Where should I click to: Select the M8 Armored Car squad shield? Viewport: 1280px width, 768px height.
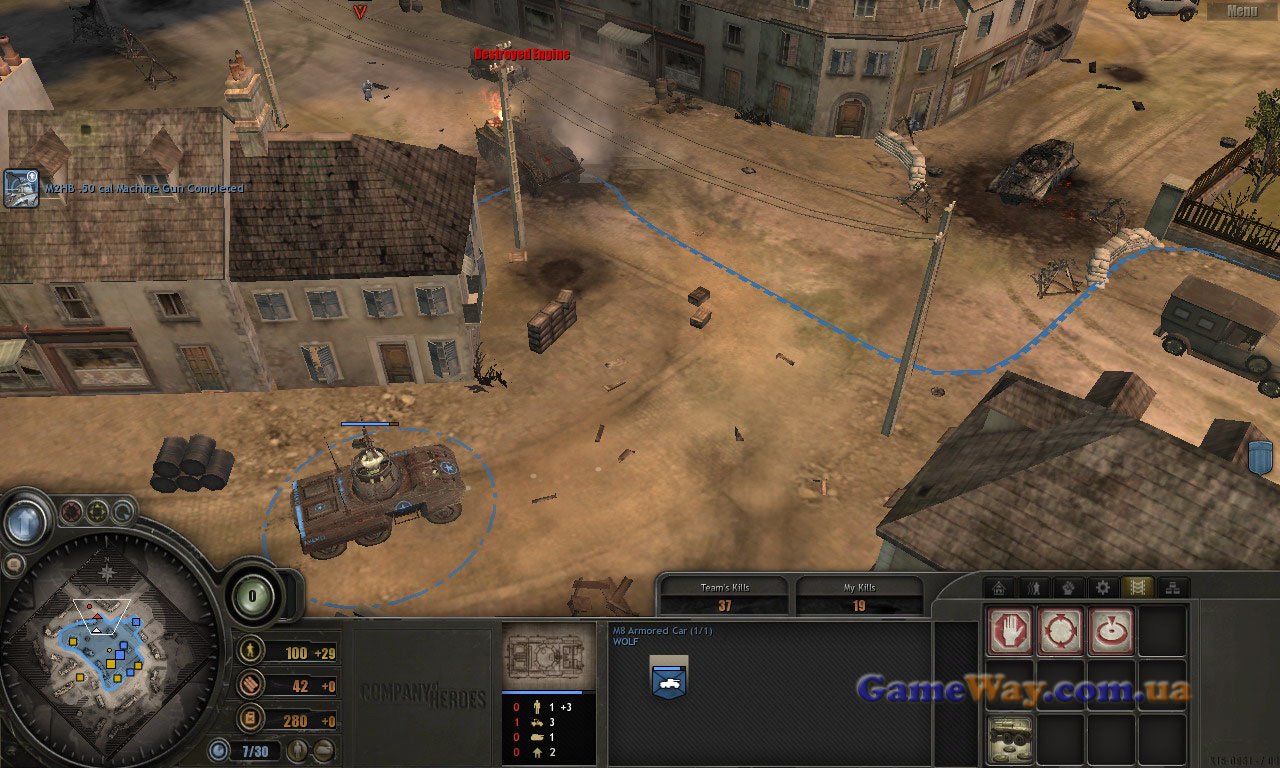668,676
